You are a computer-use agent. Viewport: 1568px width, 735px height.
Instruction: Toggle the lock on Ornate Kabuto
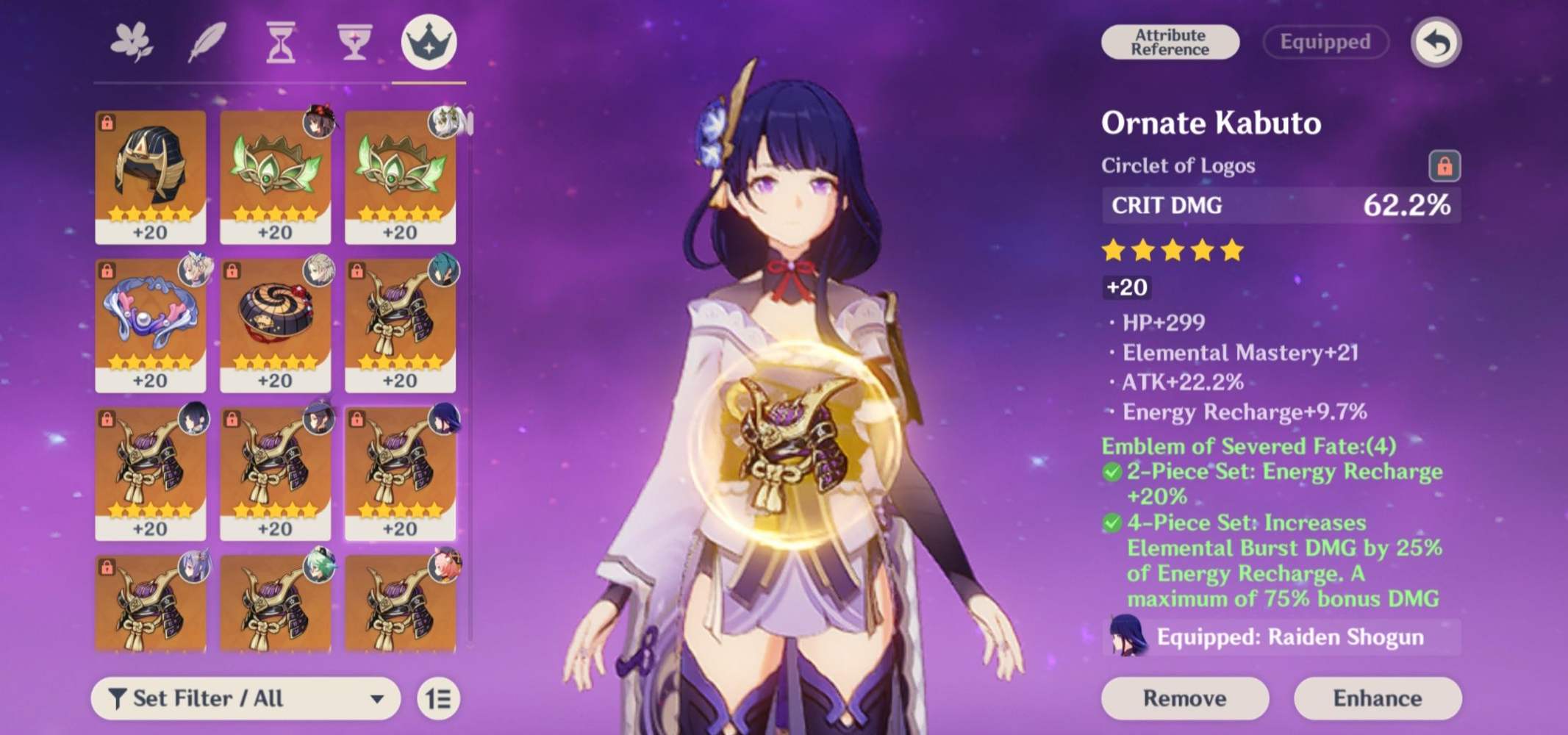tap(1444, 166)
